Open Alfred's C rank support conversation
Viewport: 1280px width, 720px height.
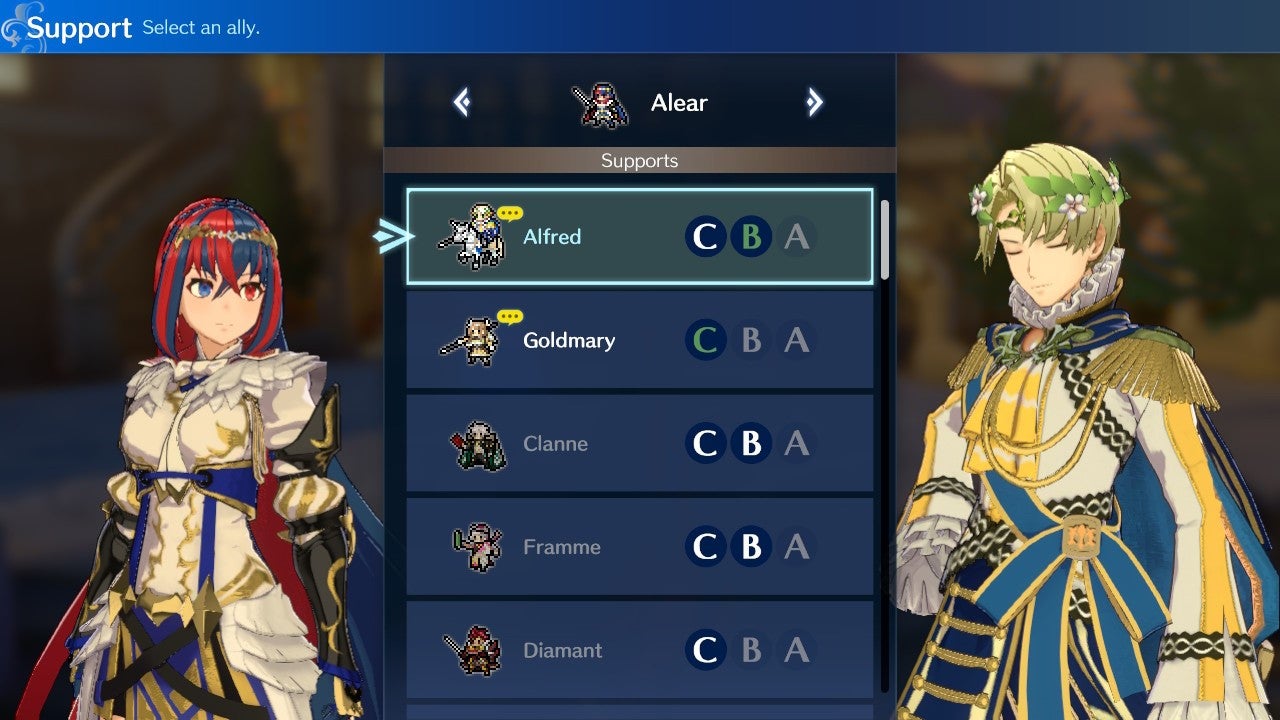click(705, 237)
